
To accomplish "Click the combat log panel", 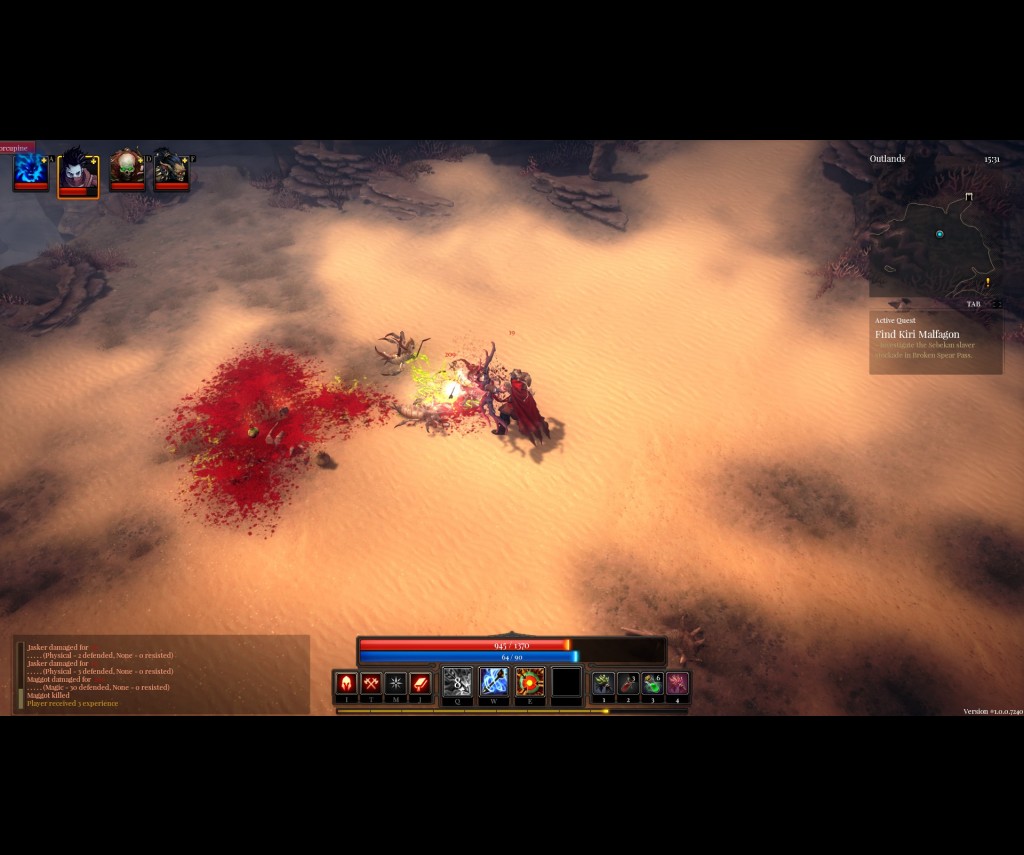I will [162, 675].
